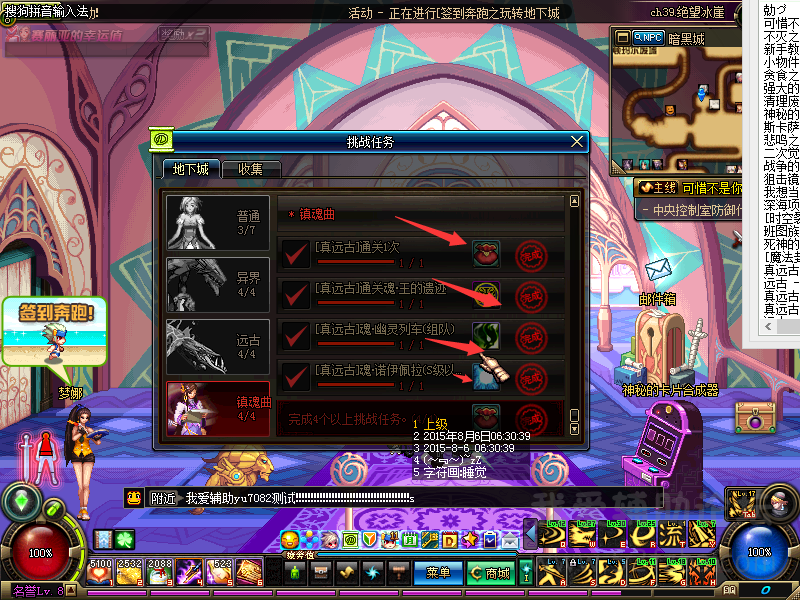Click the purple coin reward for 王的遗迹

[486, 295]
